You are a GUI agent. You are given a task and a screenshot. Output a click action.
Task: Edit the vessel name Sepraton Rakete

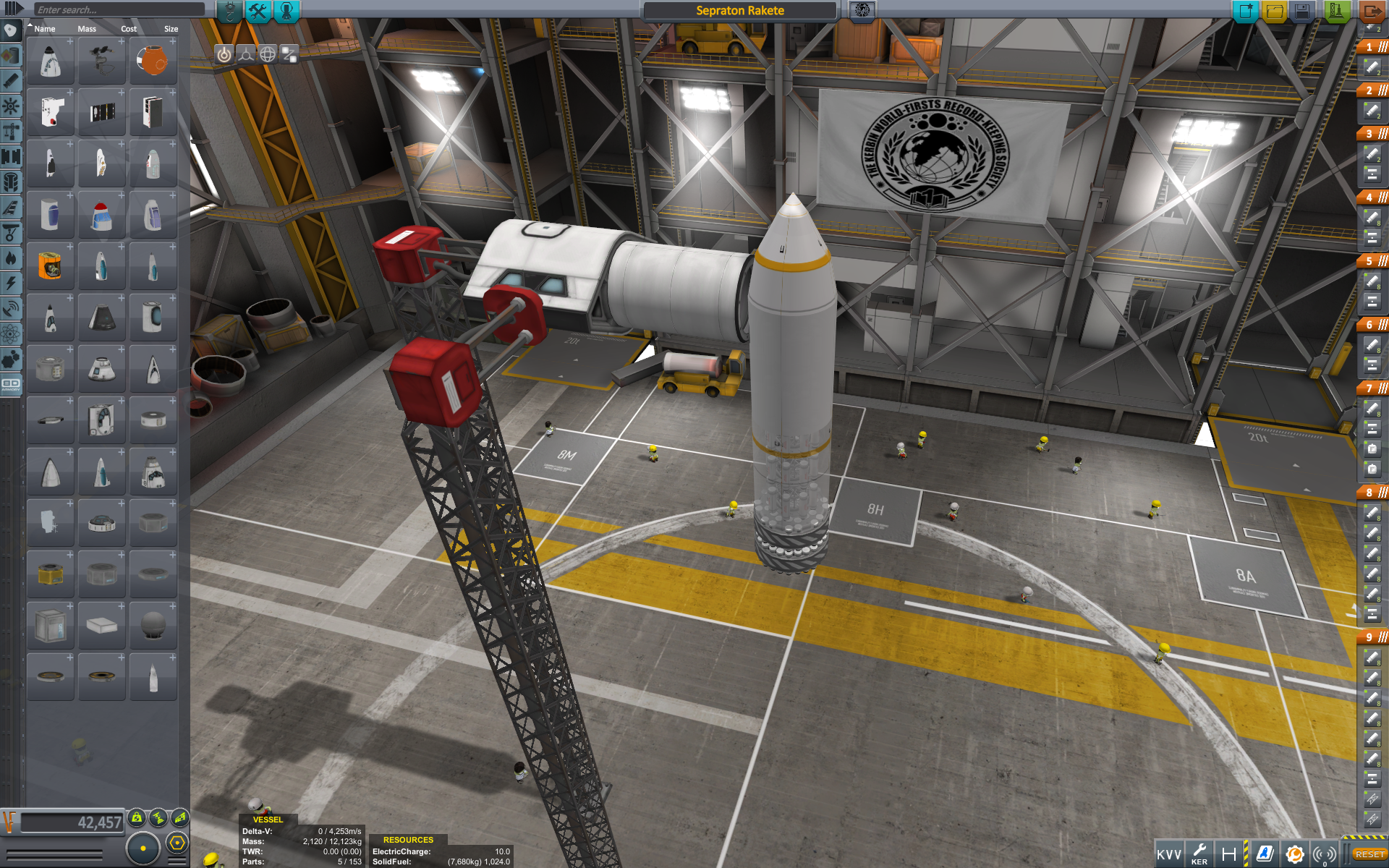click(x=739, y=11)
